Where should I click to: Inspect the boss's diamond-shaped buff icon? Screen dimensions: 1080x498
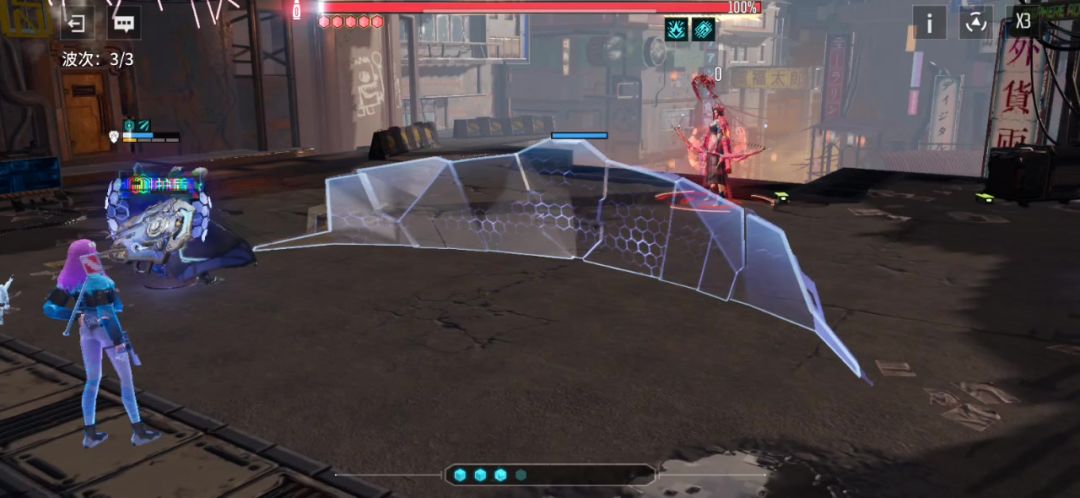(704, 30)
